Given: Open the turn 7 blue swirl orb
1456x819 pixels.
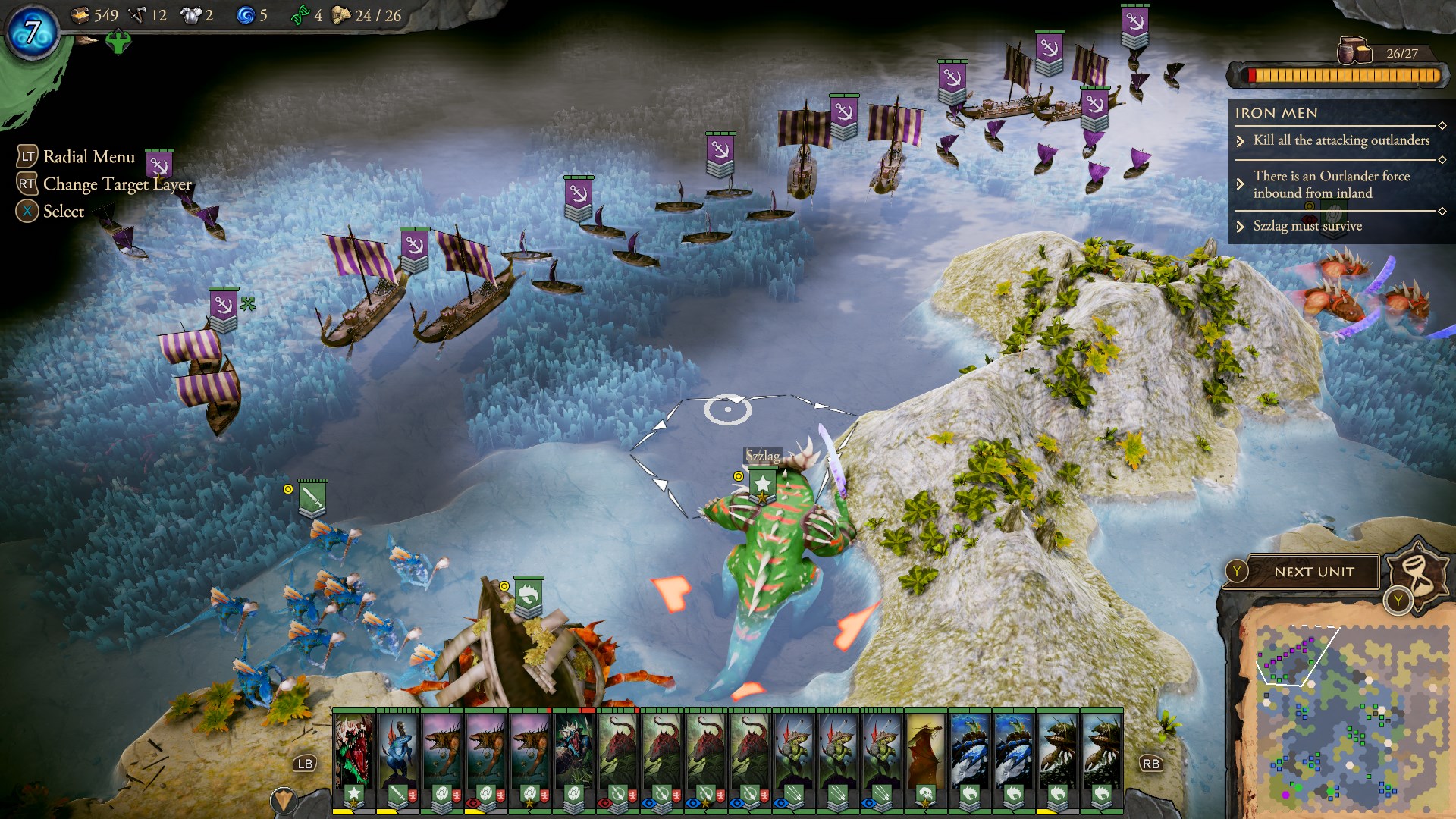Looking at the screenshot, I should click(x=32, y=32).
